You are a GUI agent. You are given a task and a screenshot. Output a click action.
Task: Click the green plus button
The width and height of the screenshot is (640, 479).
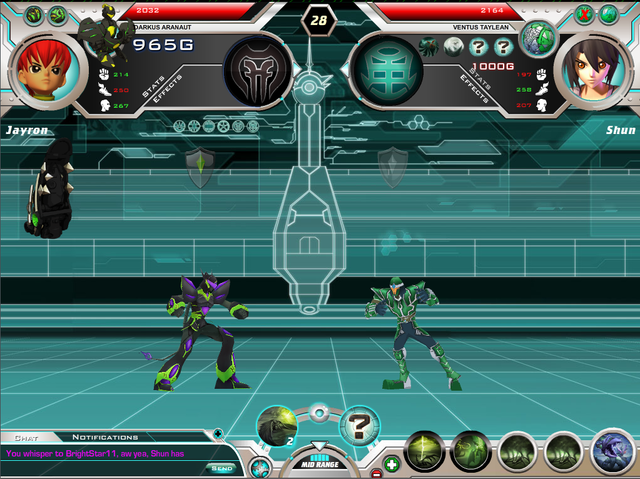(392, 464)
